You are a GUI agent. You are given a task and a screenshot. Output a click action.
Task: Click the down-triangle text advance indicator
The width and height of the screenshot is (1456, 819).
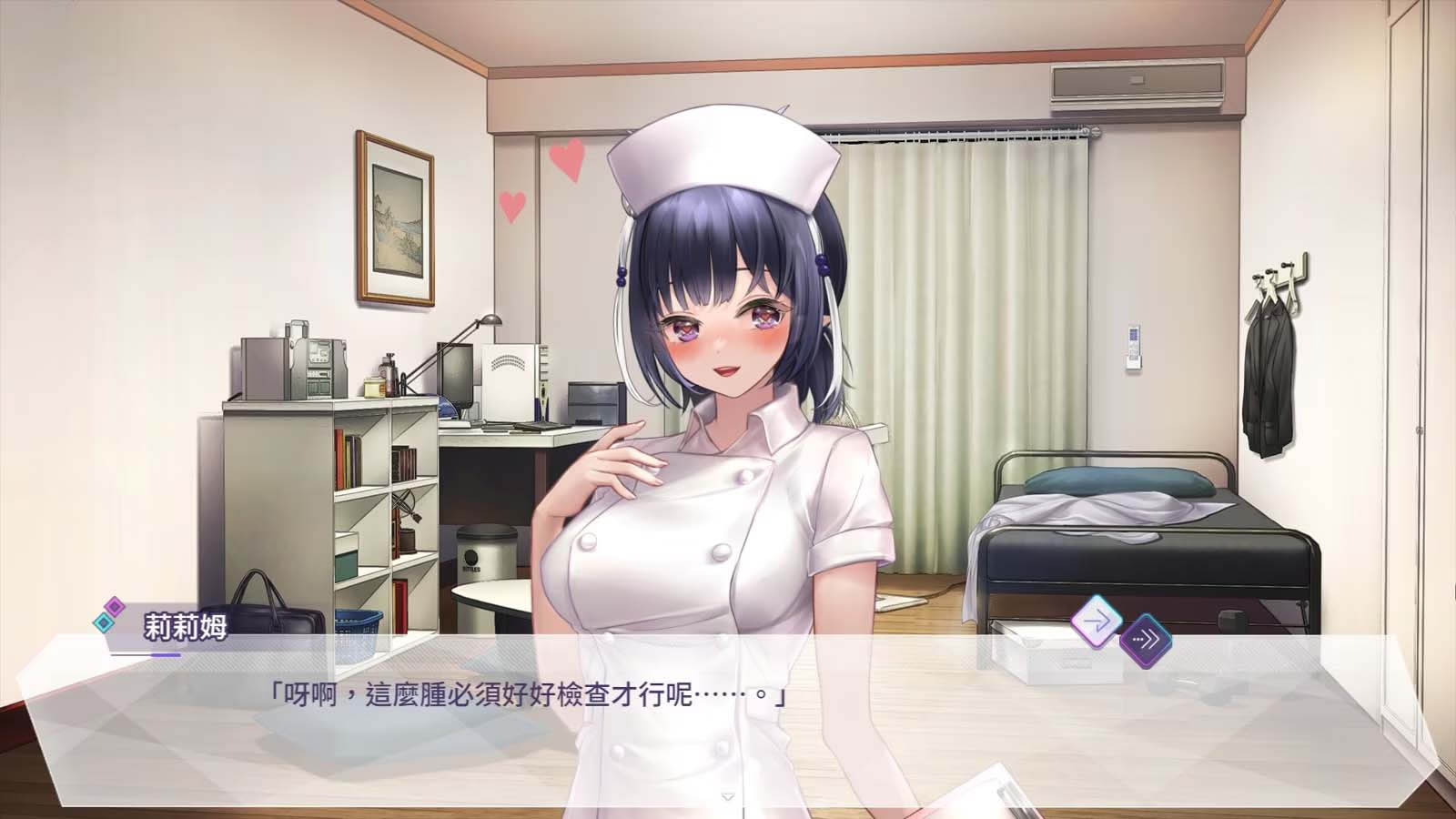point(726,795)
